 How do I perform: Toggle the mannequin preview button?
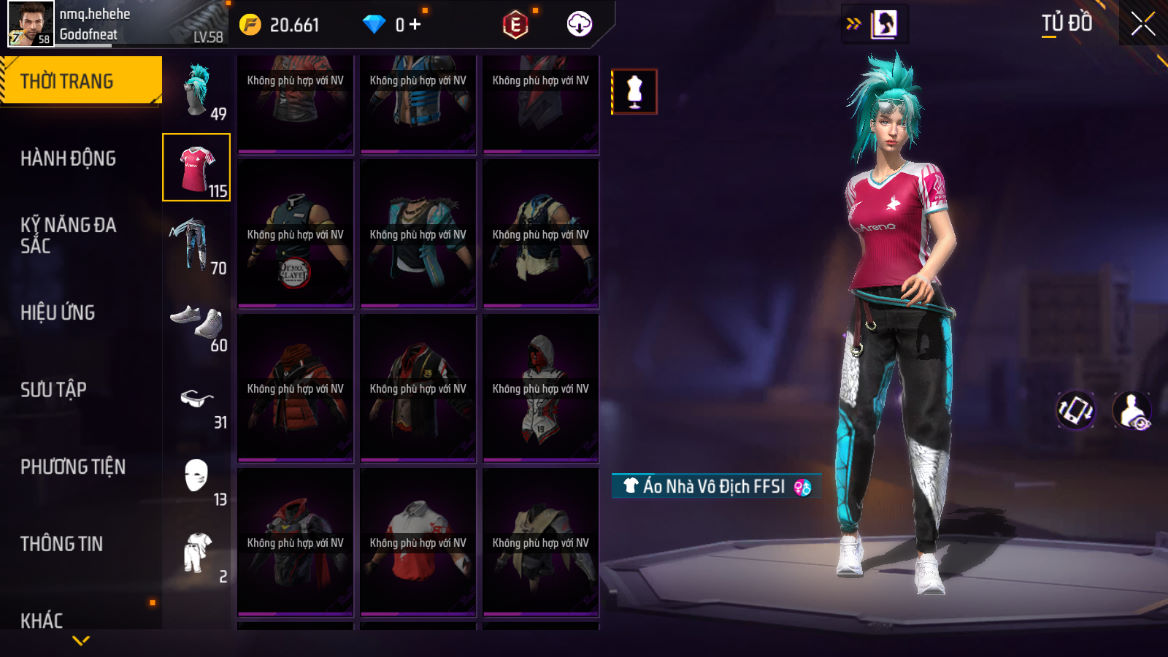634,92
